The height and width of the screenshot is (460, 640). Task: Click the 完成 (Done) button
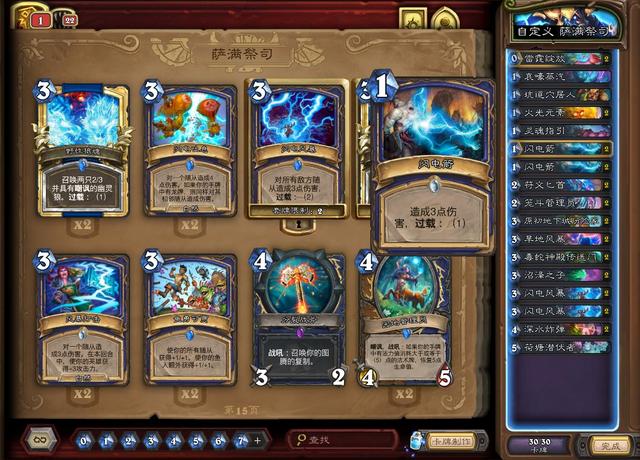click(x=606, y=444)
